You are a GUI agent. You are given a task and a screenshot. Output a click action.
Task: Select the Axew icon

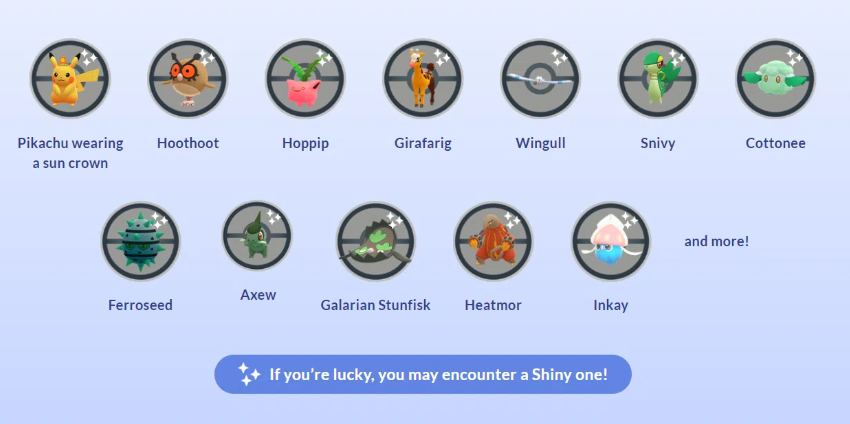[257, 236]
